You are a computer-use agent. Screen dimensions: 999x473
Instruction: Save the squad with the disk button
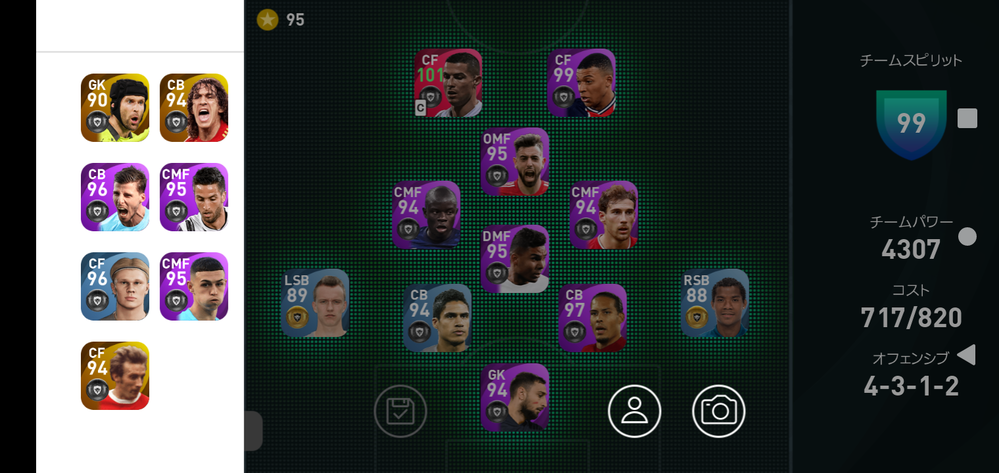click(400, 410)
